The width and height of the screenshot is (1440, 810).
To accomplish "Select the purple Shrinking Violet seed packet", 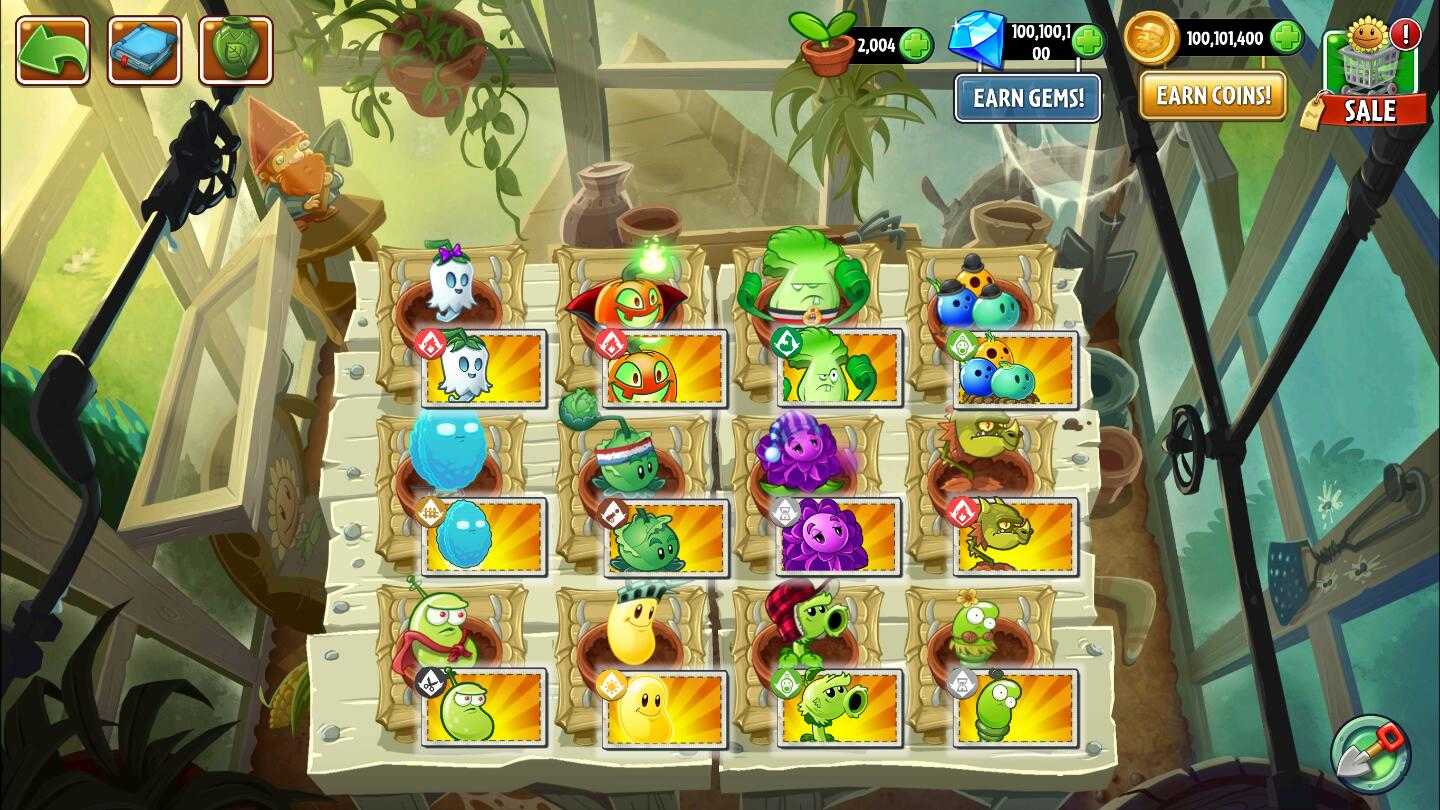I will (x=838, y=535).
